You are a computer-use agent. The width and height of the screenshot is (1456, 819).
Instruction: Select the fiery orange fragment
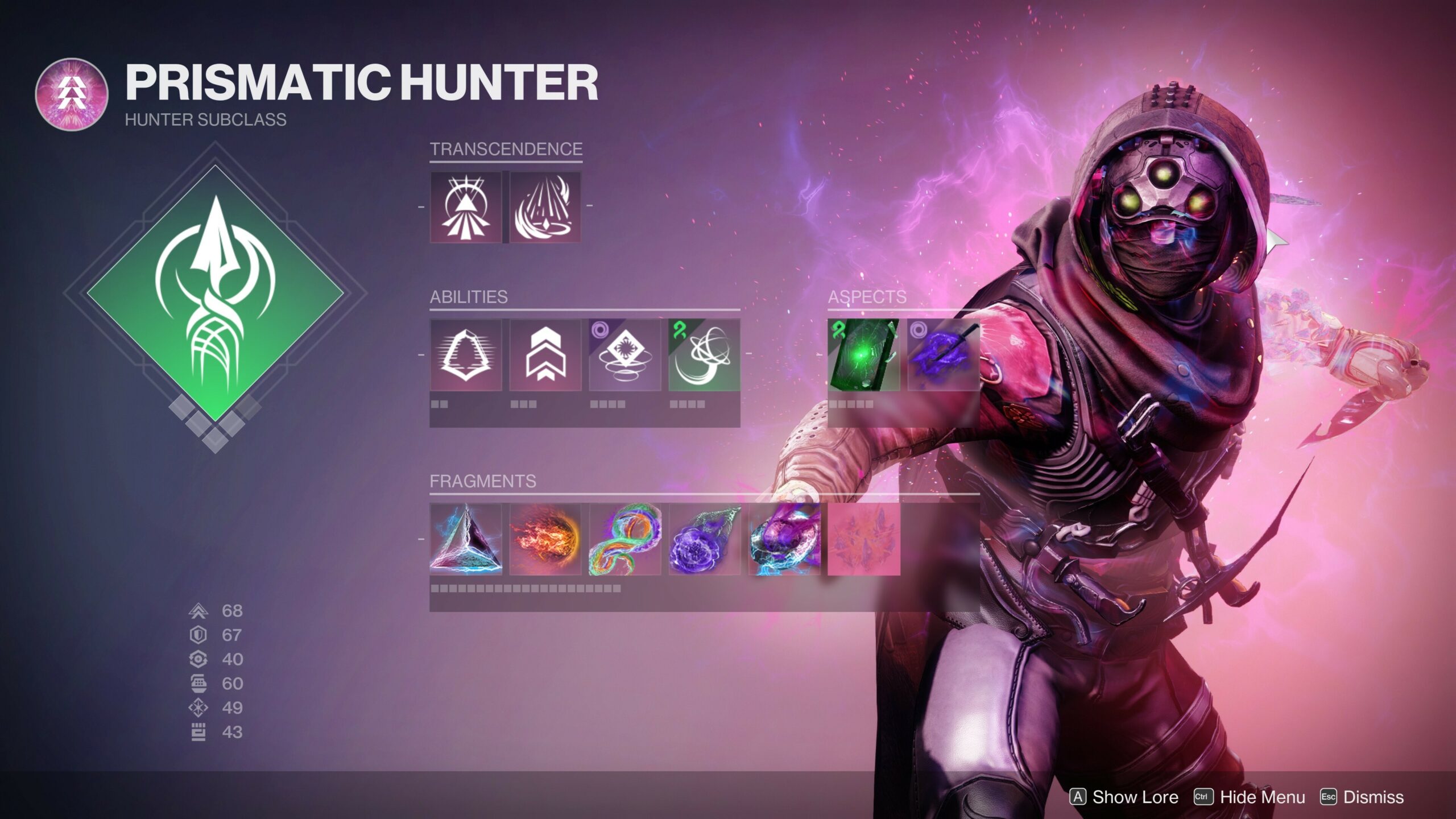(545, 539)
